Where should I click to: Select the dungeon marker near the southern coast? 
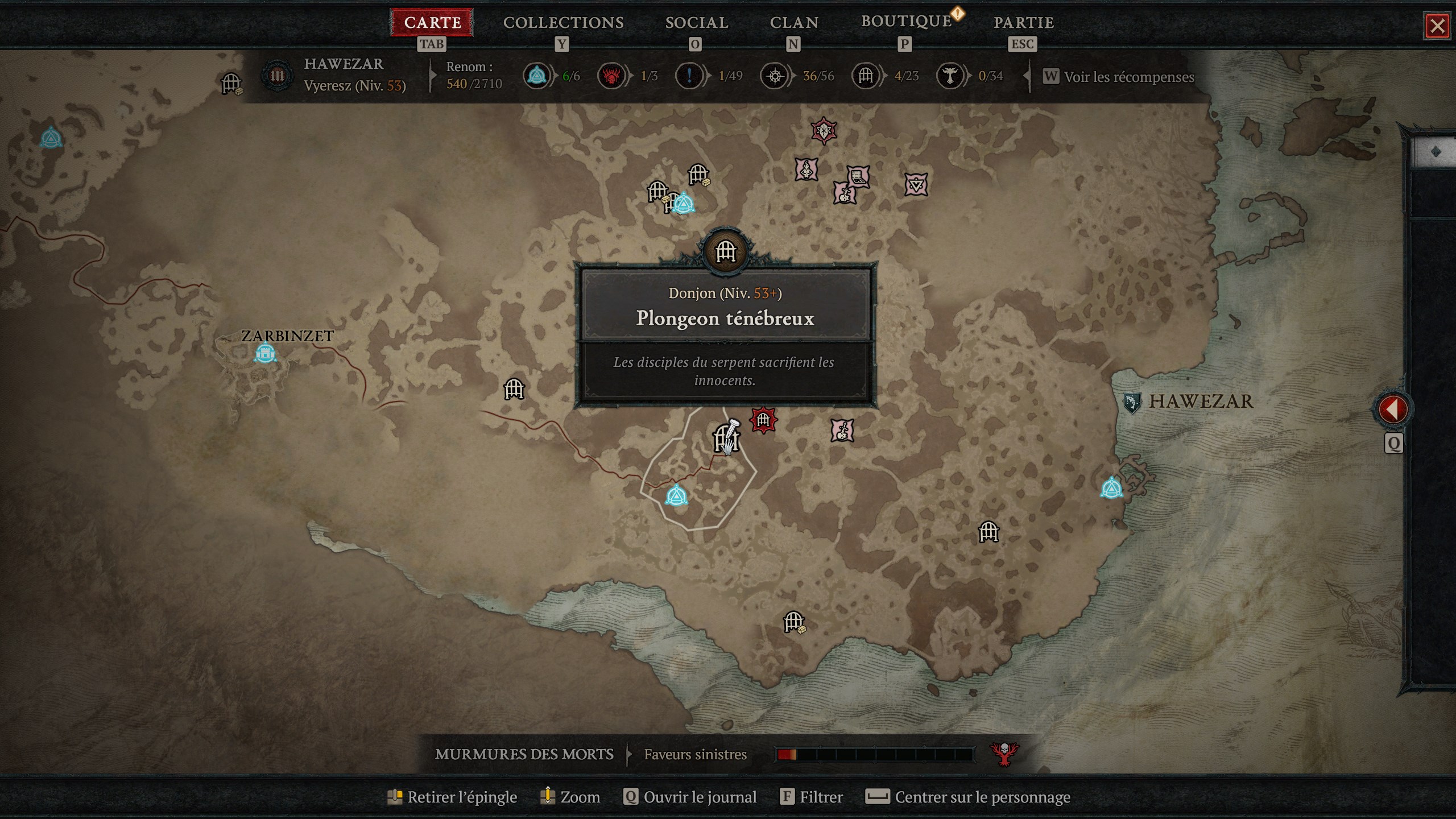(794, 622)
